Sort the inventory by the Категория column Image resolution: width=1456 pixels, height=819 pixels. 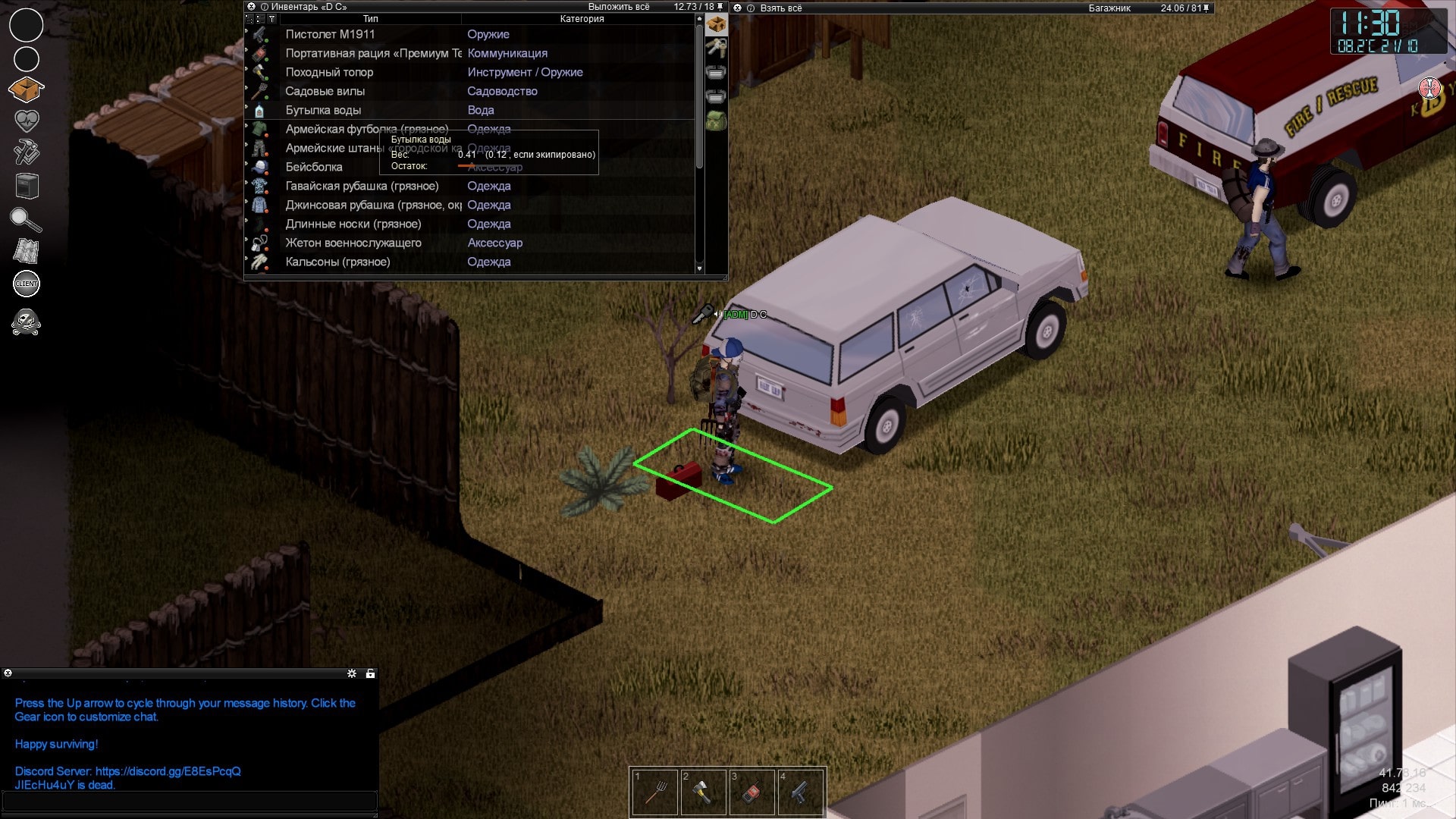582,19
